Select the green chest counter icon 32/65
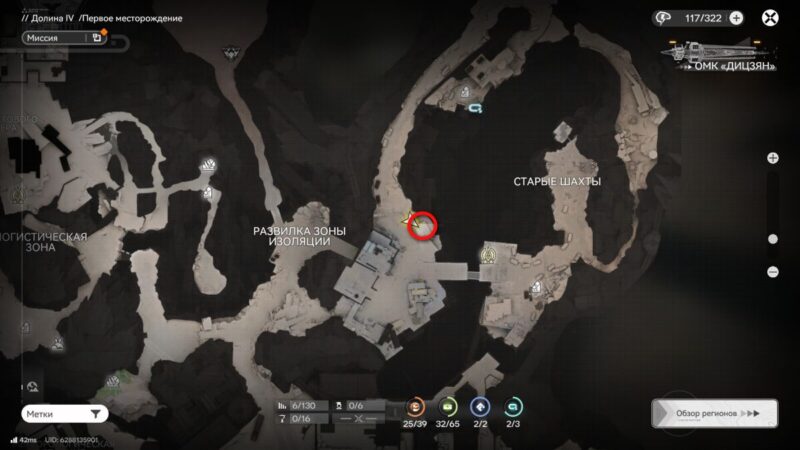Image resolution: width=800 pixels, height=450 pixels. click(448, 406)
